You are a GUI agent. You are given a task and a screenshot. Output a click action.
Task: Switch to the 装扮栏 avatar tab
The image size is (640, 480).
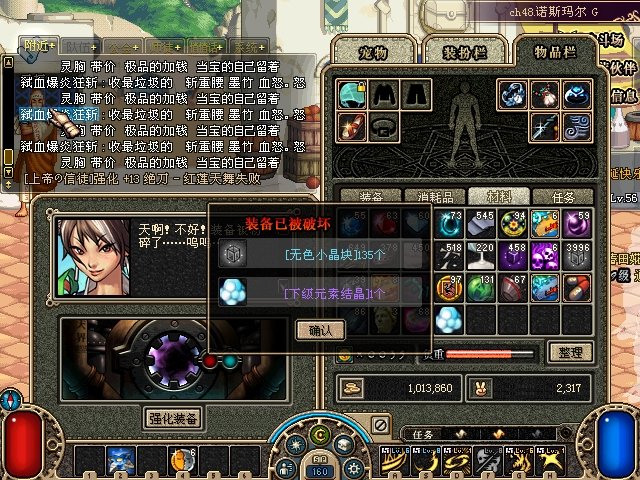point(456,52)
